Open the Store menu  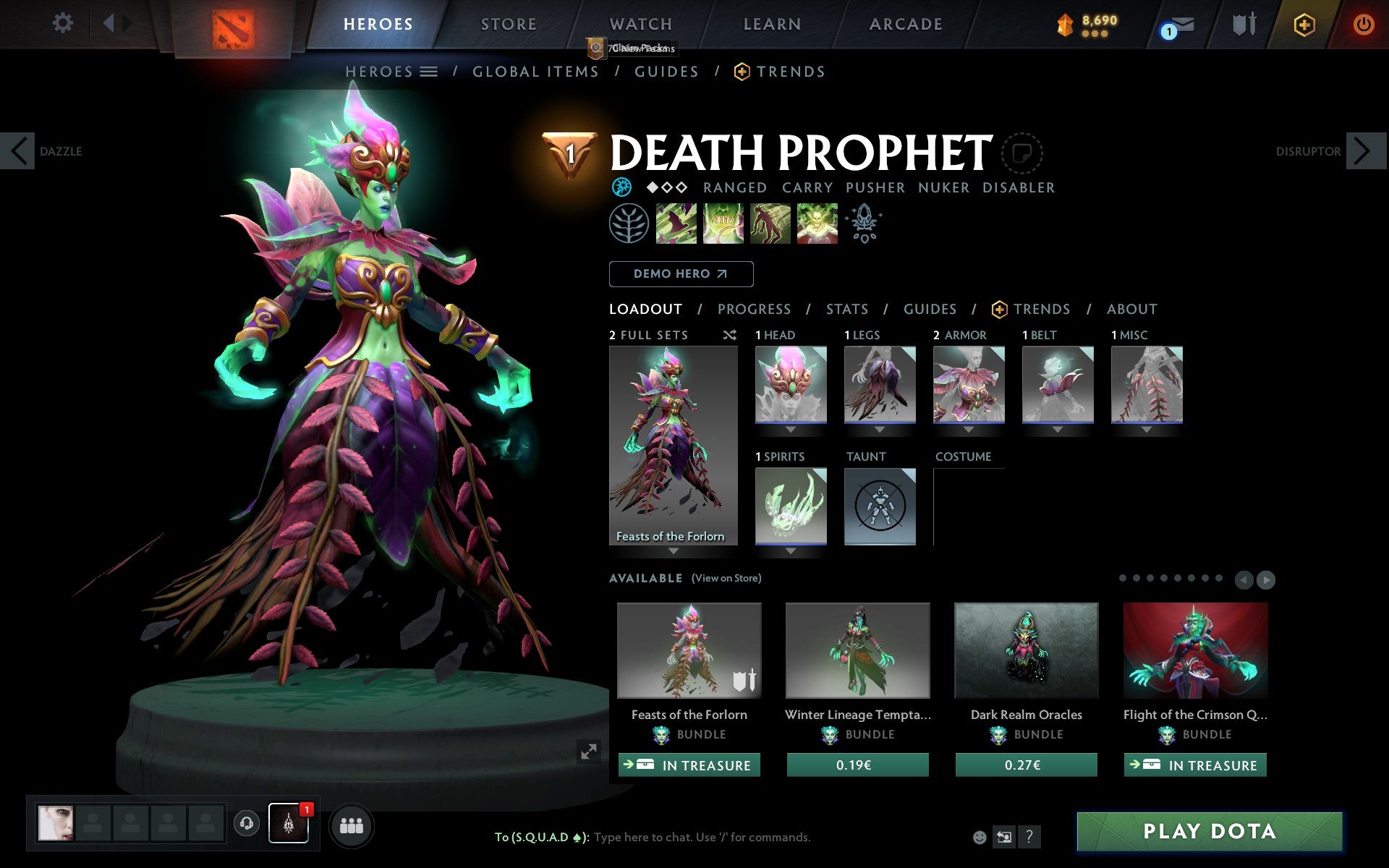pos(509,25)
